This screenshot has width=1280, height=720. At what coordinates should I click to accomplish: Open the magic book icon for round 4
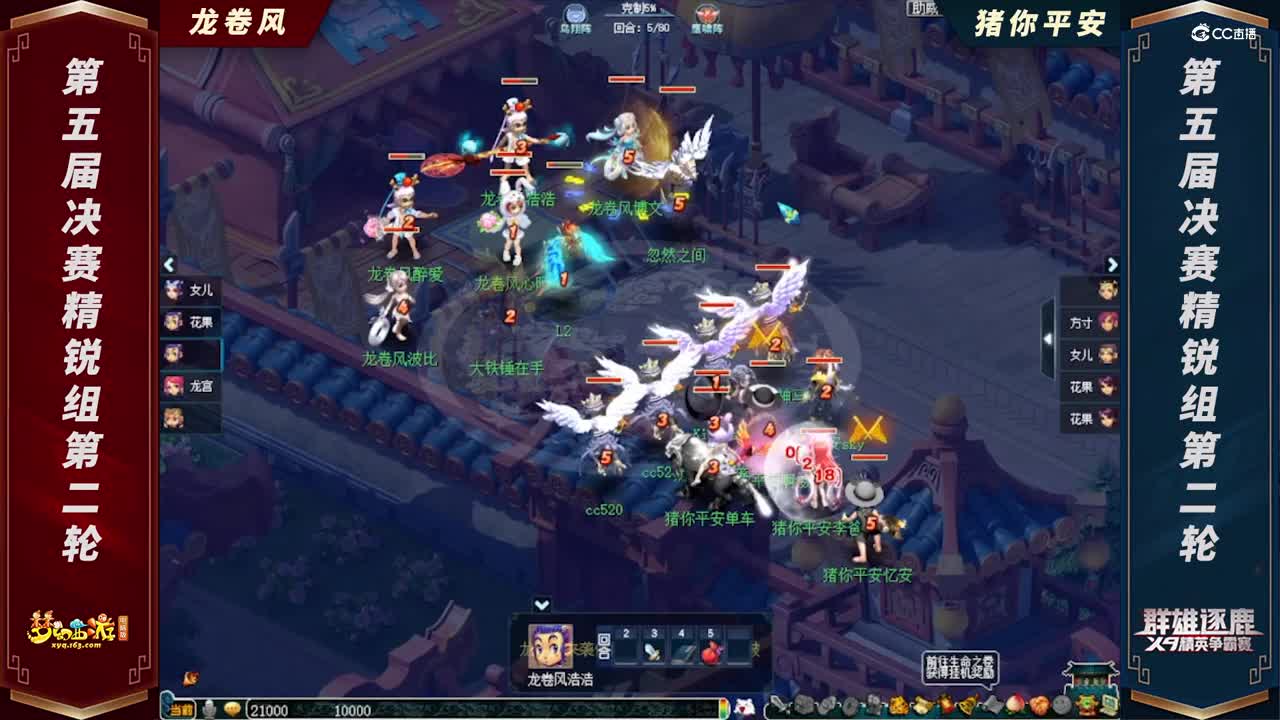pos(683,650)
